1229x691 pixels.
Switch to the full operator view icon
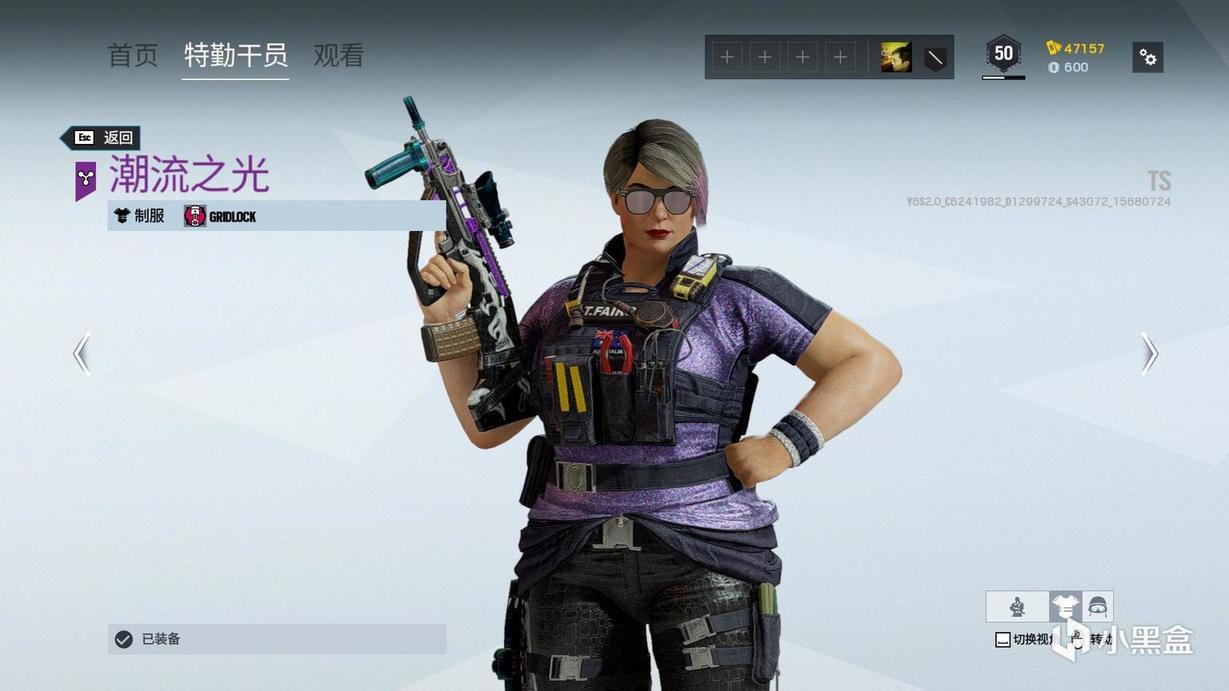(x=1017, y=606)
